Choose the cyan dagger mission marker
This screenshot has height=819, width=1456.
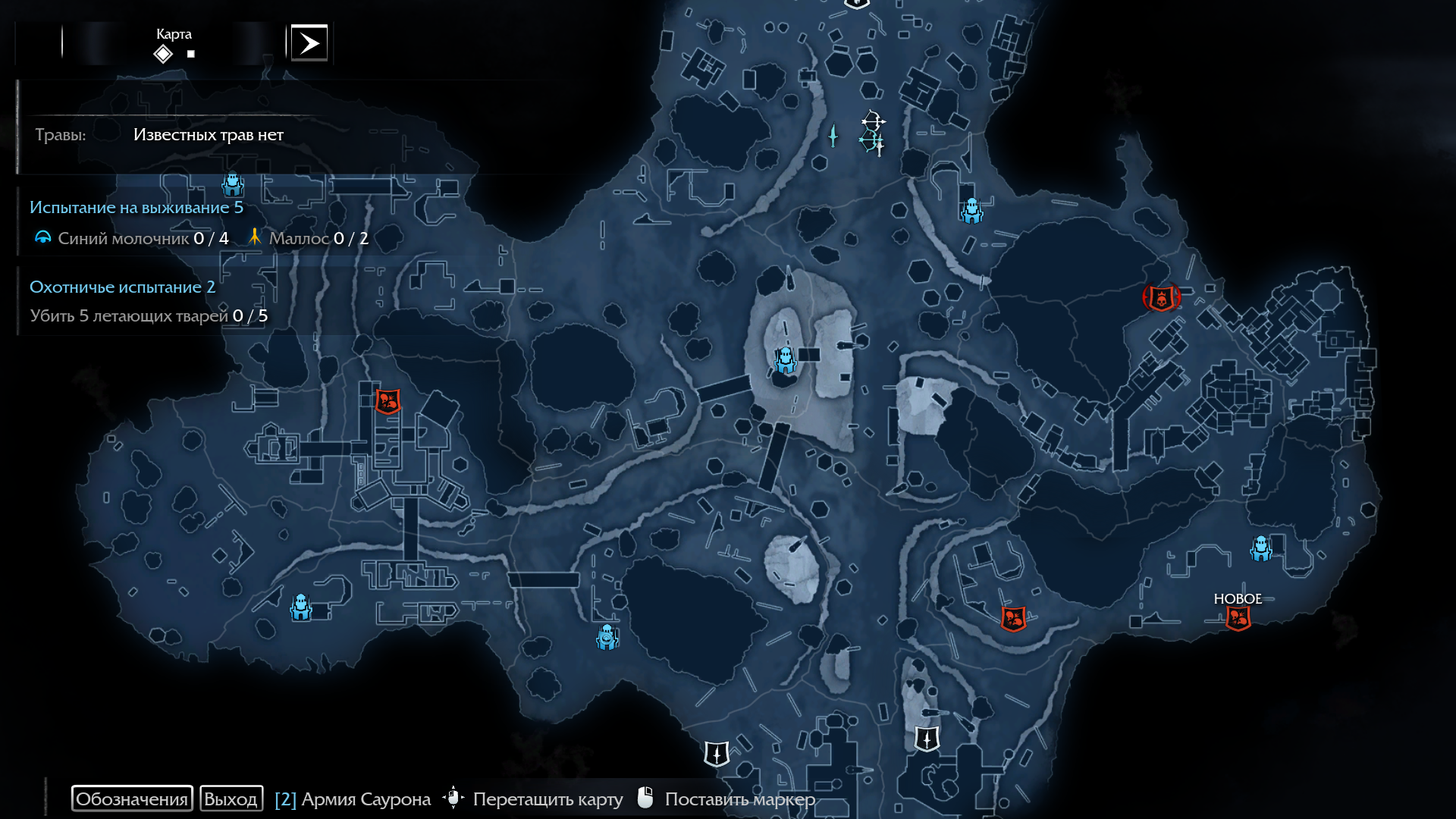(833, 136)
